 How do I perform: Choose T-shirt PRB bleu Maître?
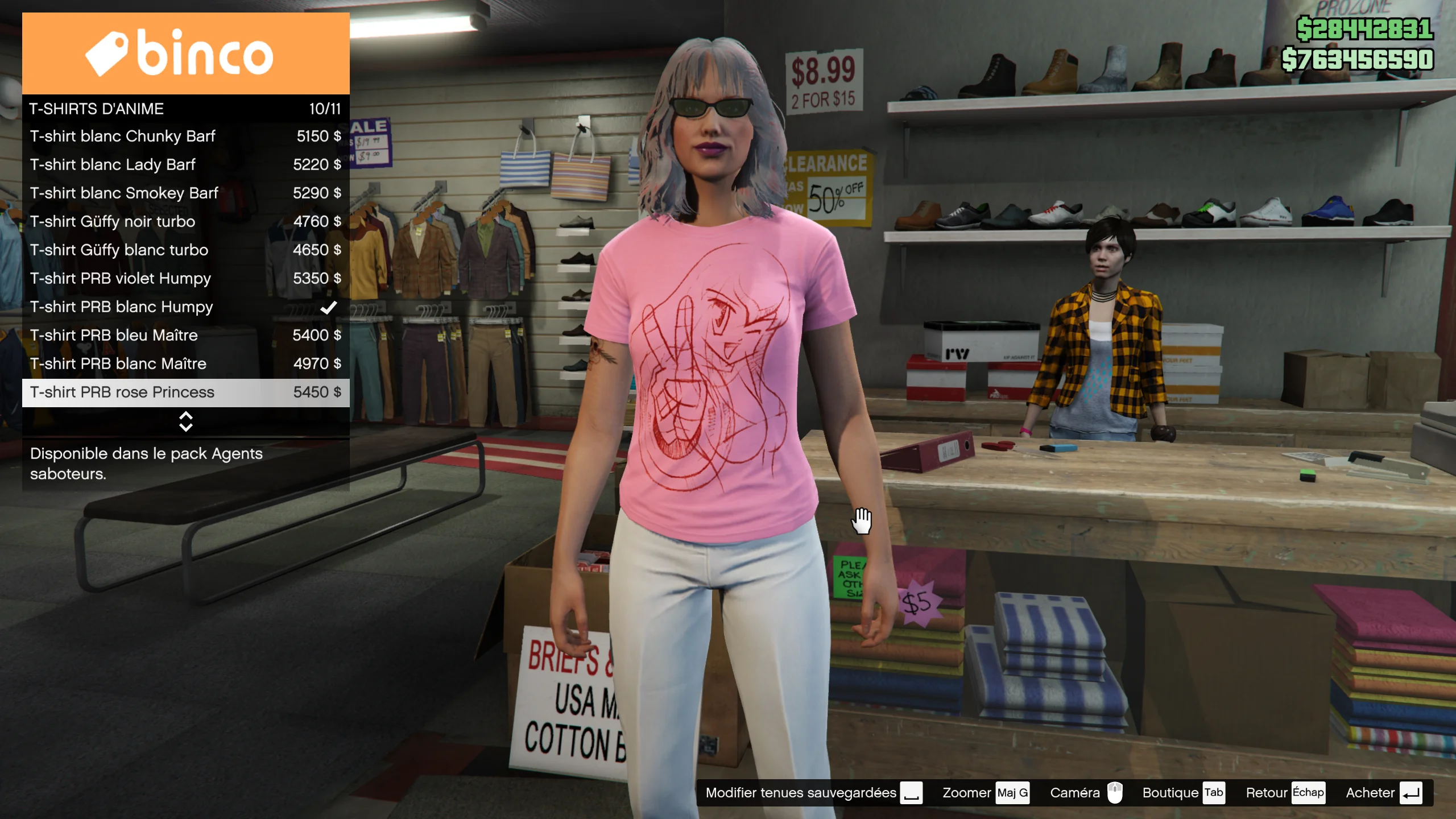pyautogui.click(x=185, y=336)
